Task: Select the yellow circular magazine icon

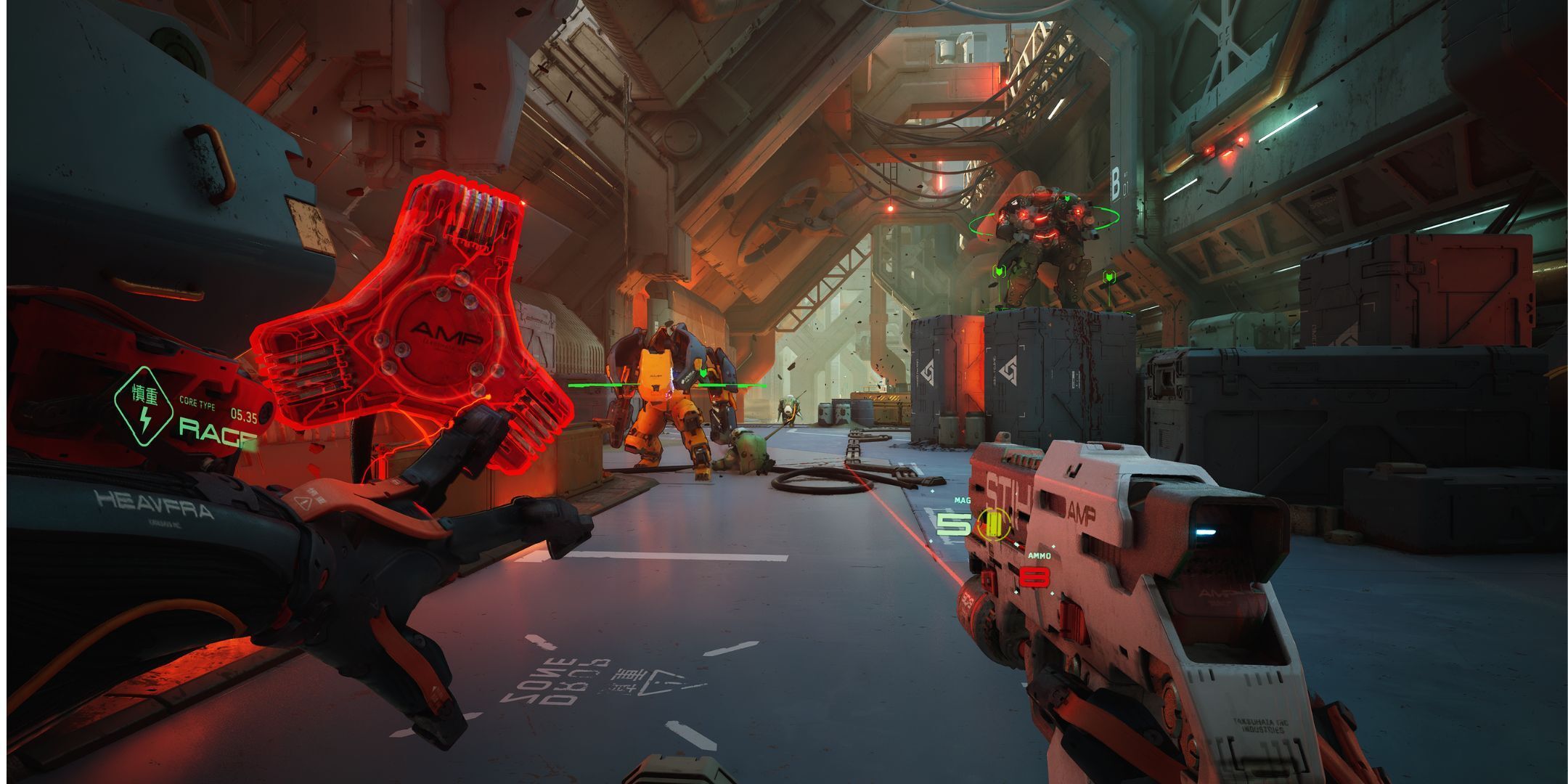Action: coord(993,523)
